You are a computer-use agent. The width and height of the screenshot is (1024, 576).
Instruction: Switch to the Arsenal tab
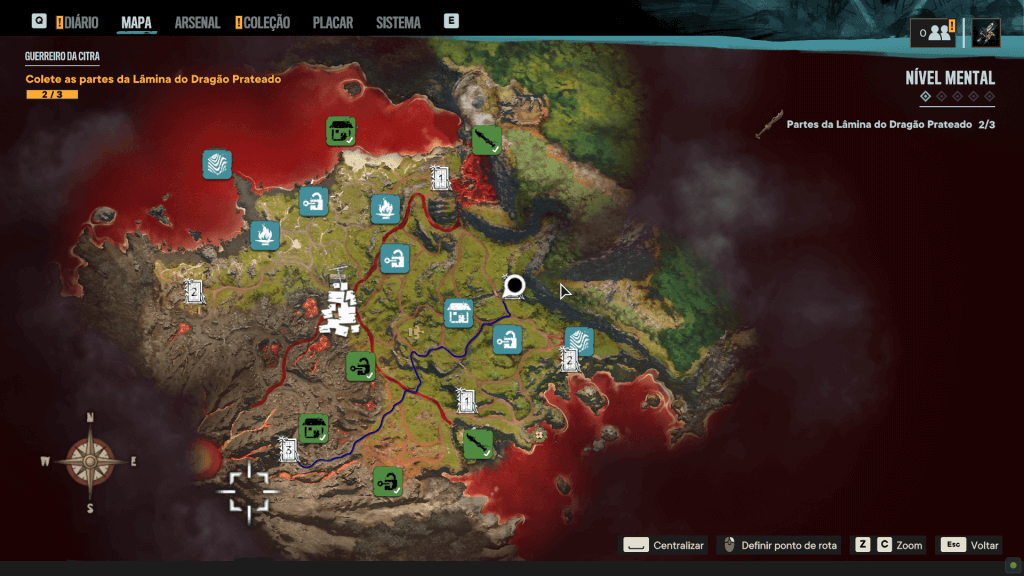[197, 22]
